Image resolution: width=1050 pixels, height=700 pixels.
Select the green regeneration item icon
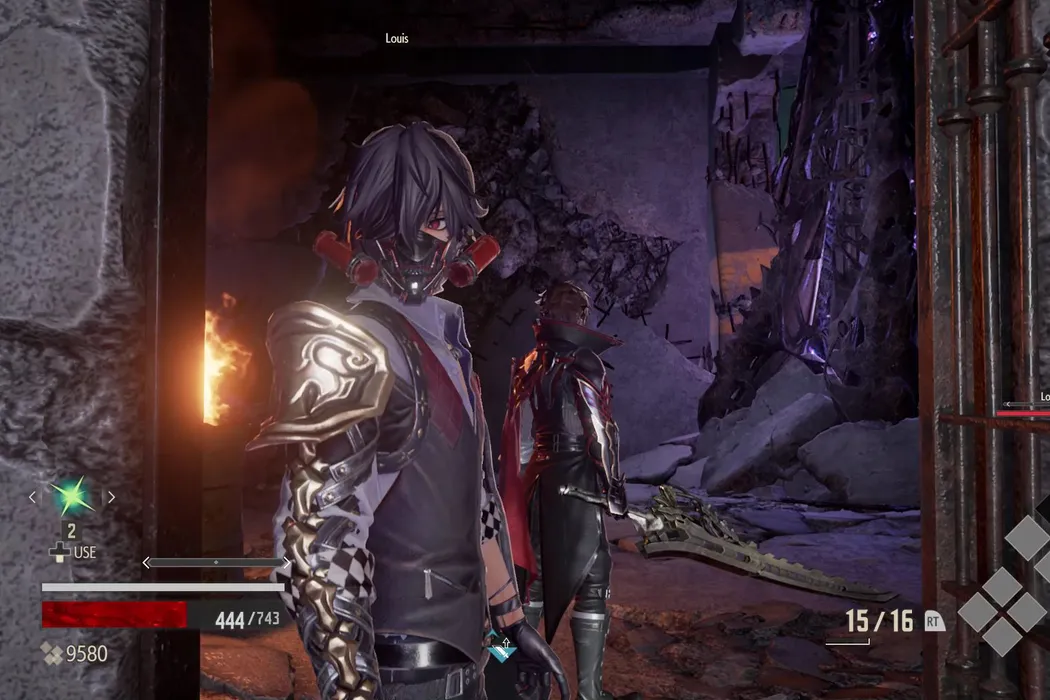tap(72, 496)
